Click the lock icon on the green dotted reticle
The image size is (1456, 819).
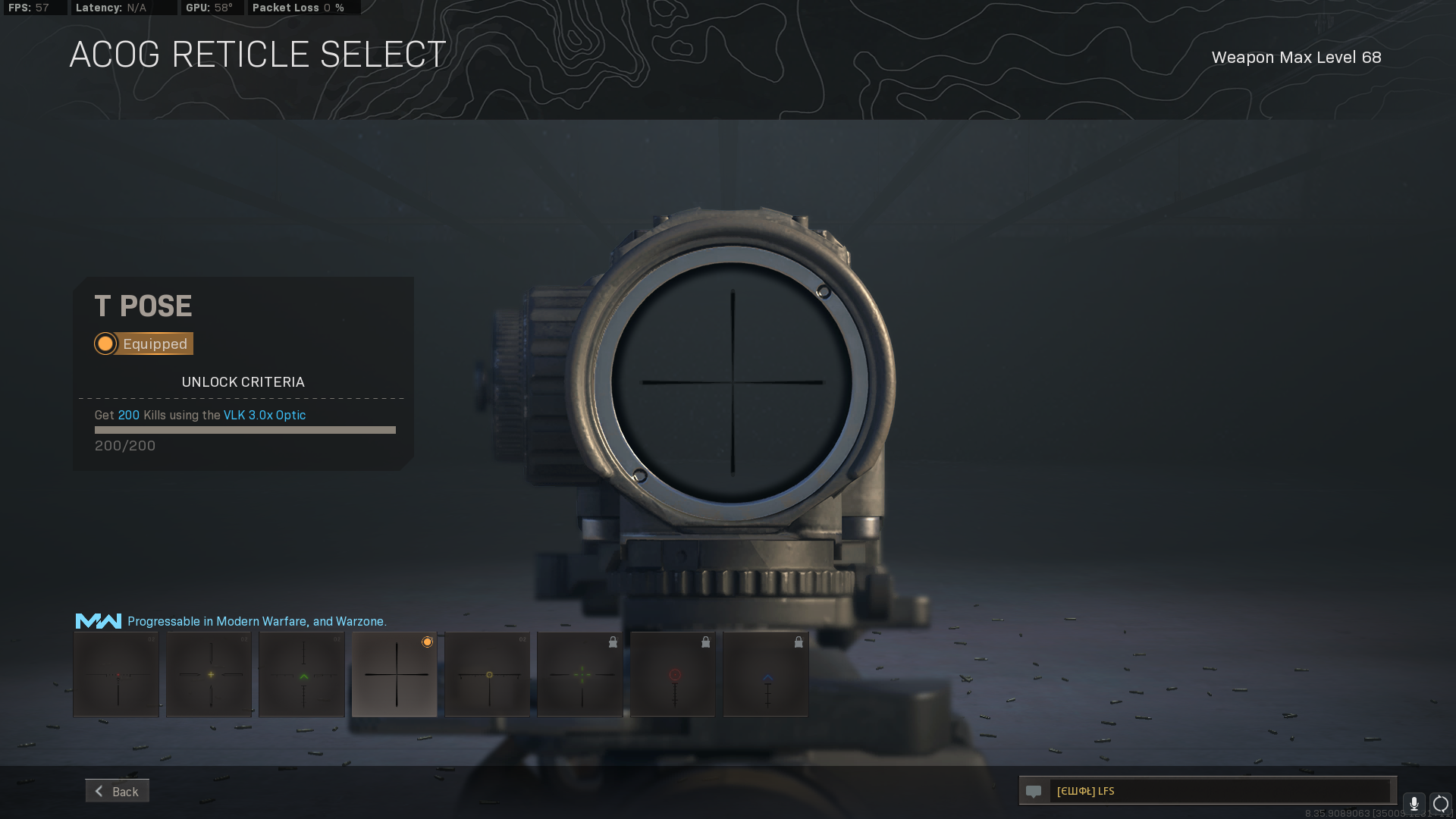613,642
